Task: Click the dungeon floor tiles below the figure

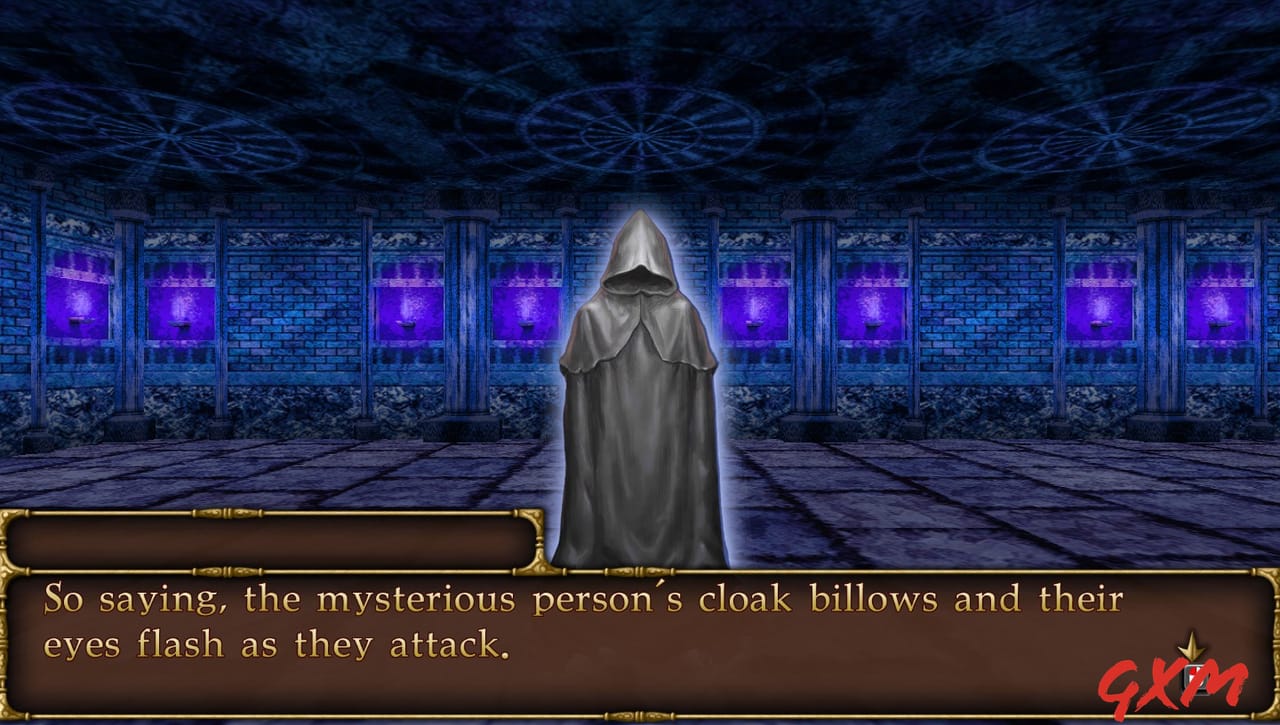Action: (x=850, y=490)
